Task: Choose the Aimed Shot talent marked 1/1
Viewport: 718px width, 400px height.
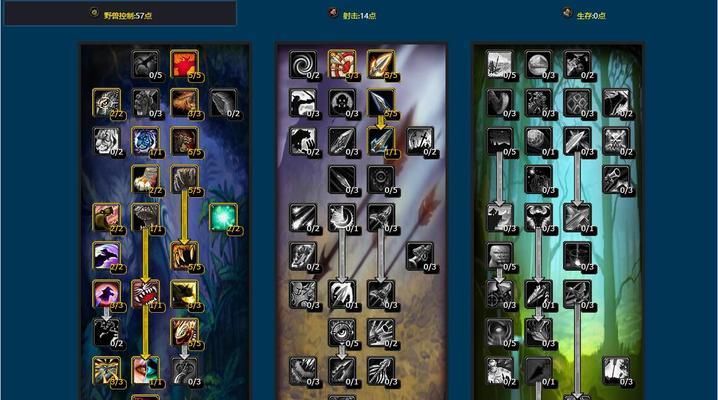Action: pyautogui.click(x=380, y=140)
